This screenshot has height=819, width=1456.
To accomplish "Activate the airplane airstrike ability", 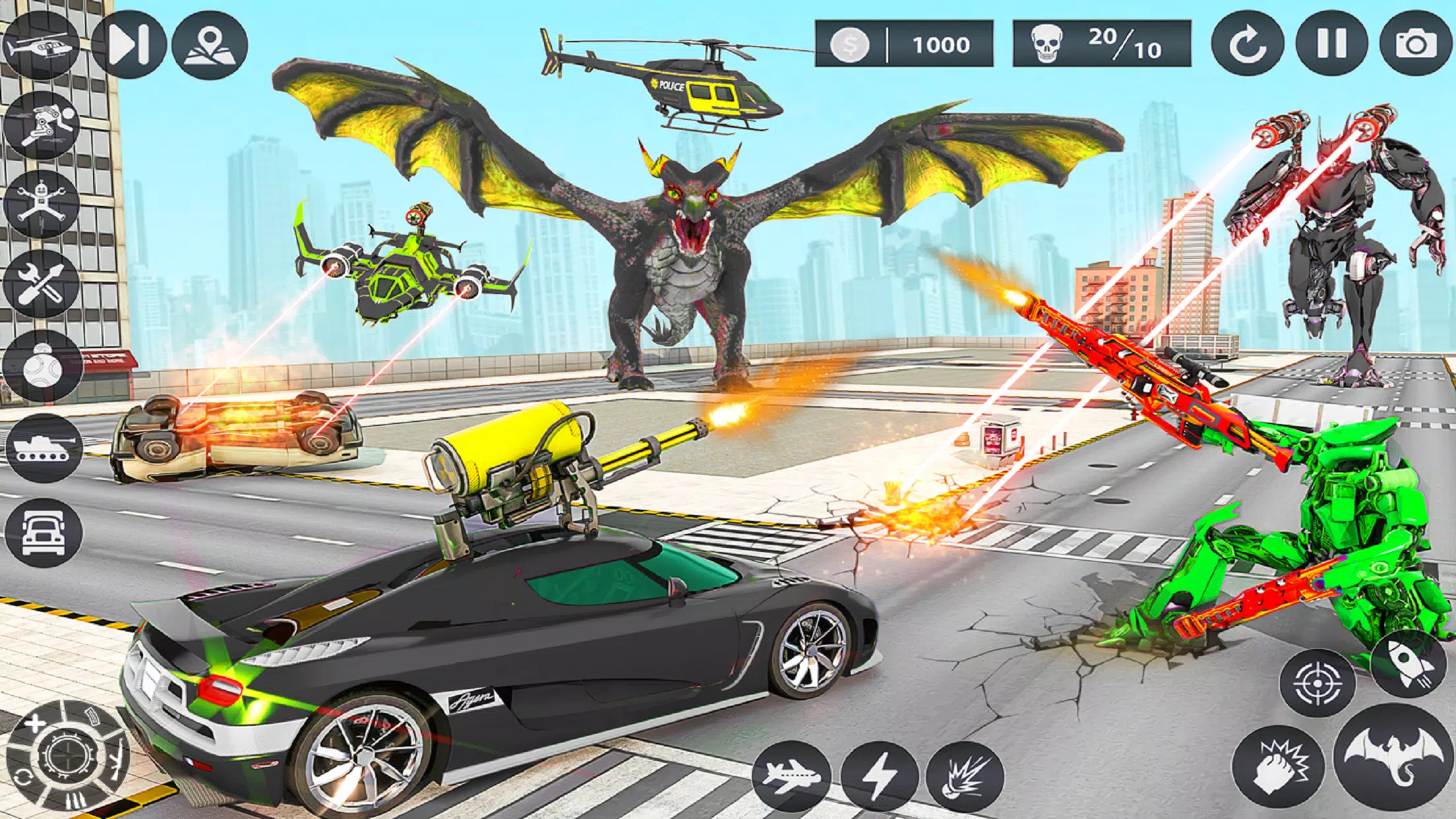I will [x=791, y=776].
